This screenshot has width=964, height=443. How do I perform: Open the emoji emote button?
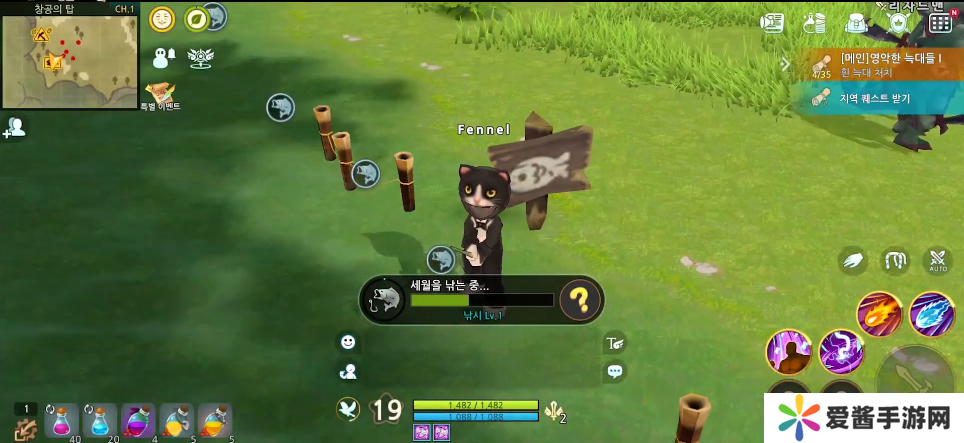coord(348,342)
